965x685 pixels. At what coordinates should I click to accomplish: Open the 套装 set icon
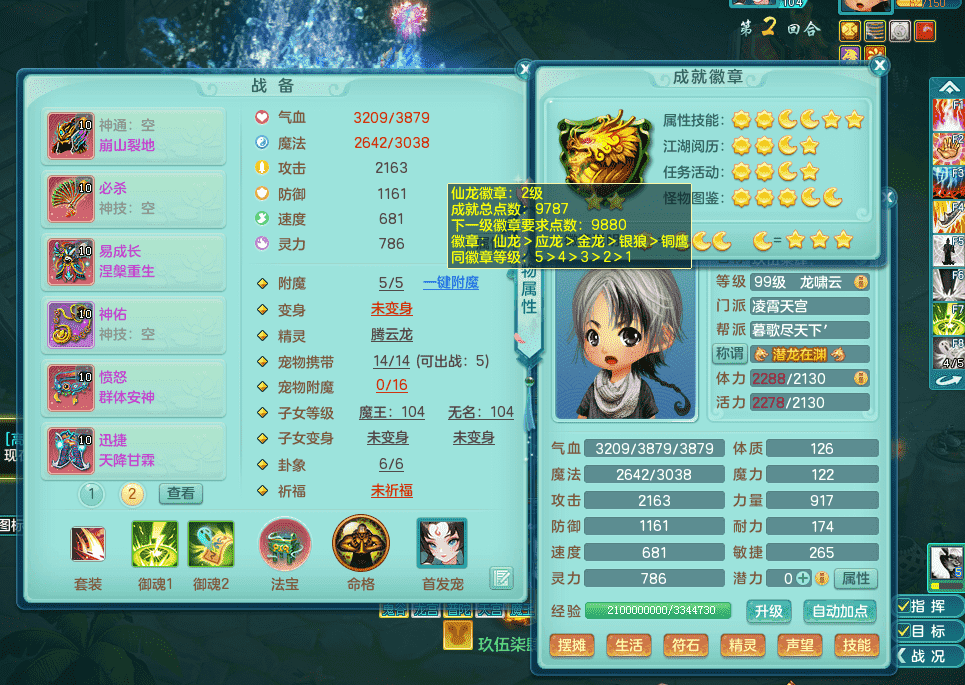click(x=88, y=545)
